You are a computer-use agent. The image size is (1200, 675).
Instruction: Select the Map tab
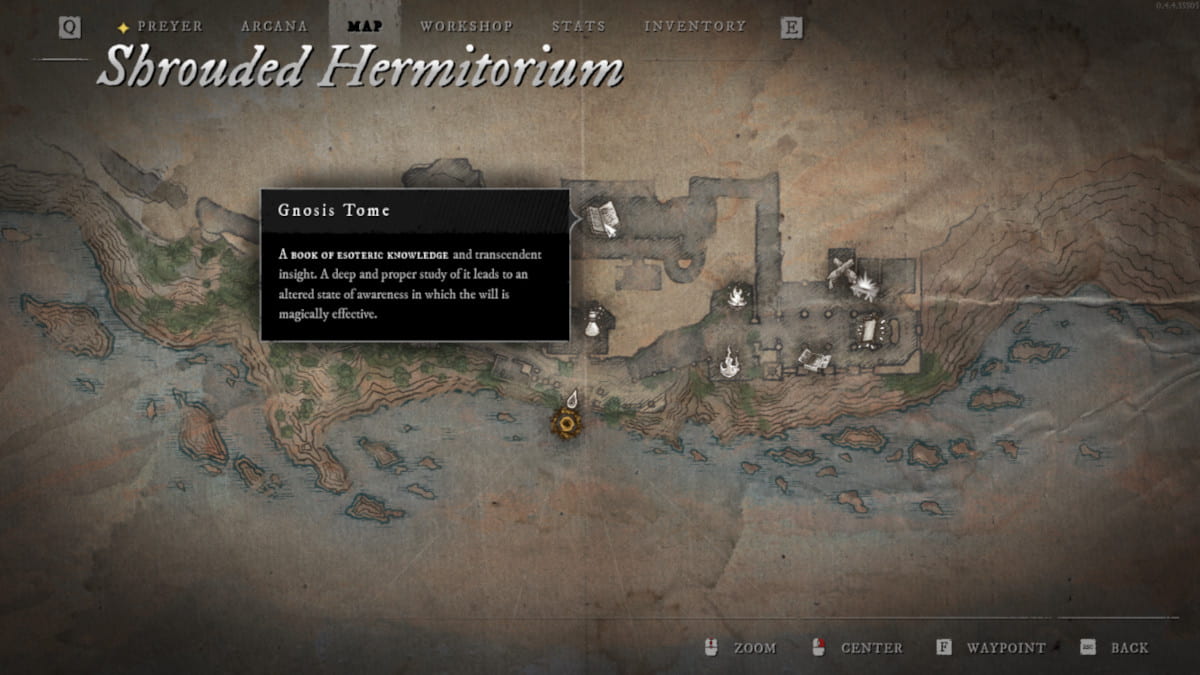coord(365,26)
